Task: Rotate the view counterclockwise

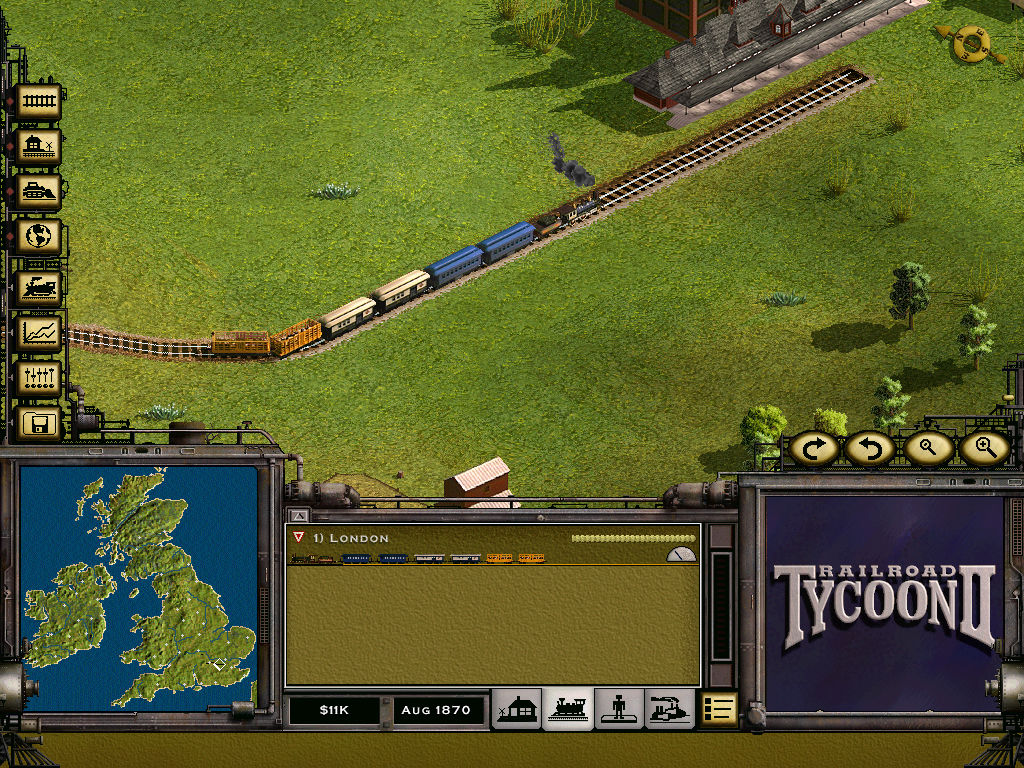Action: pyautogui.click(x=868, y=448)
